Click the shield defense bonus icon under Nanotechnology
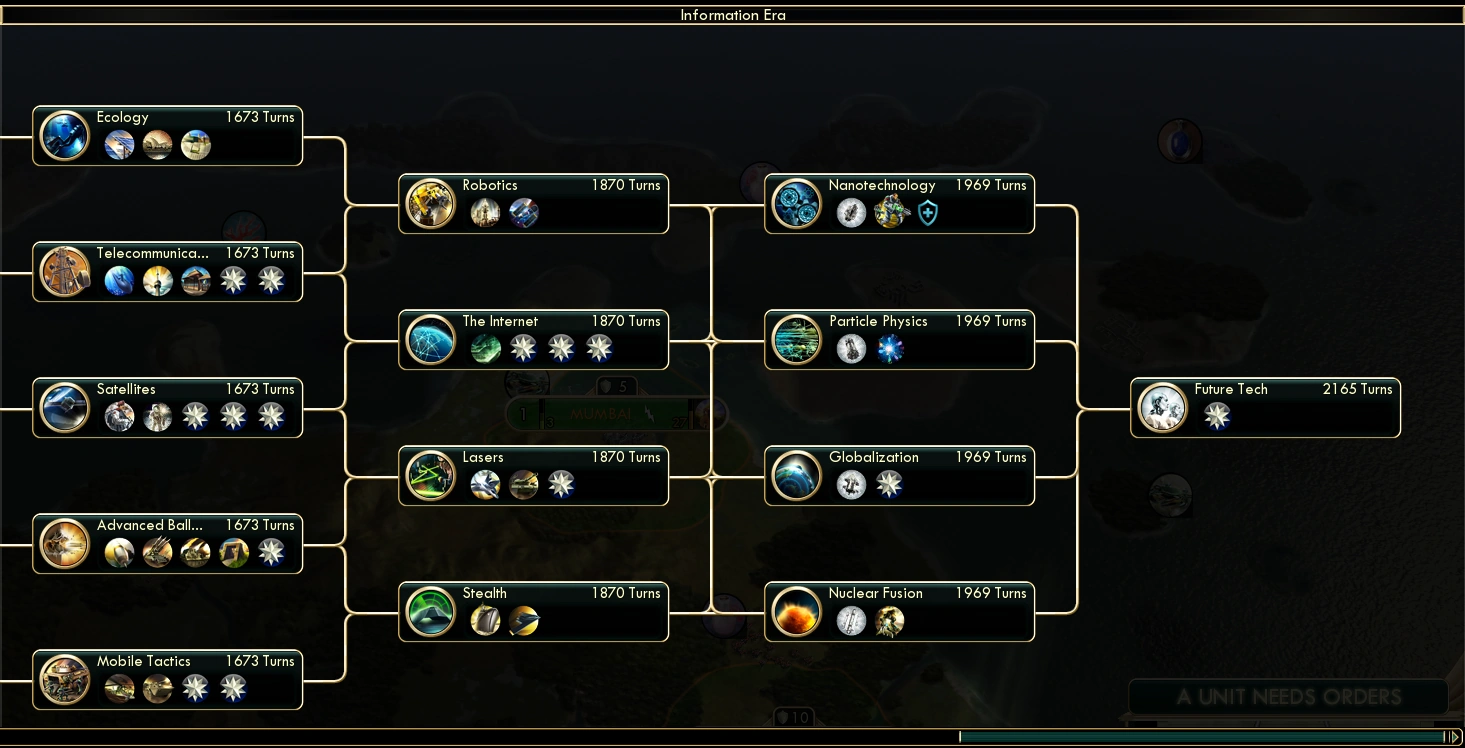Screen dimensions: 1465x748 [x=928, y=212]
